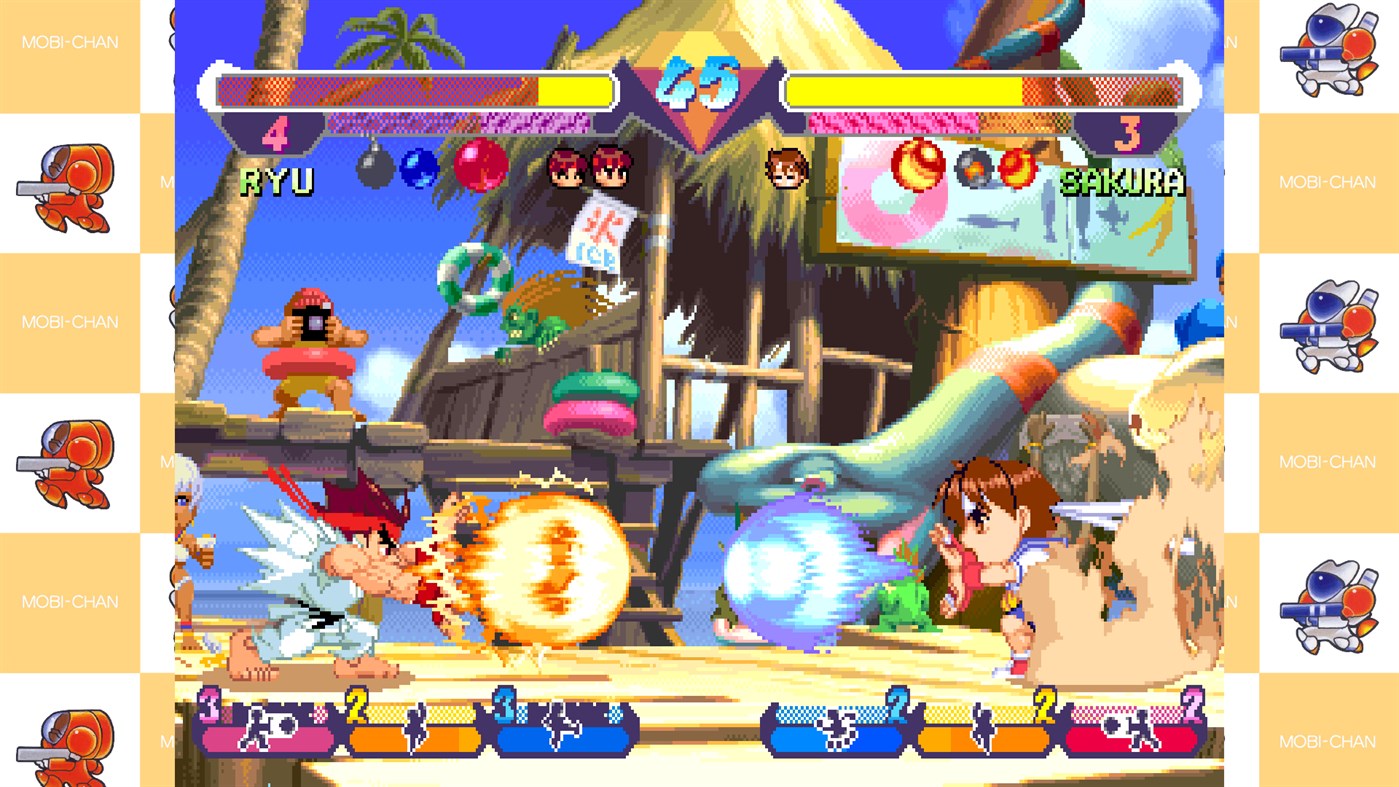
Task: Expand Sakura's blue level 2 gem gauge
Action: pos(835,737)
